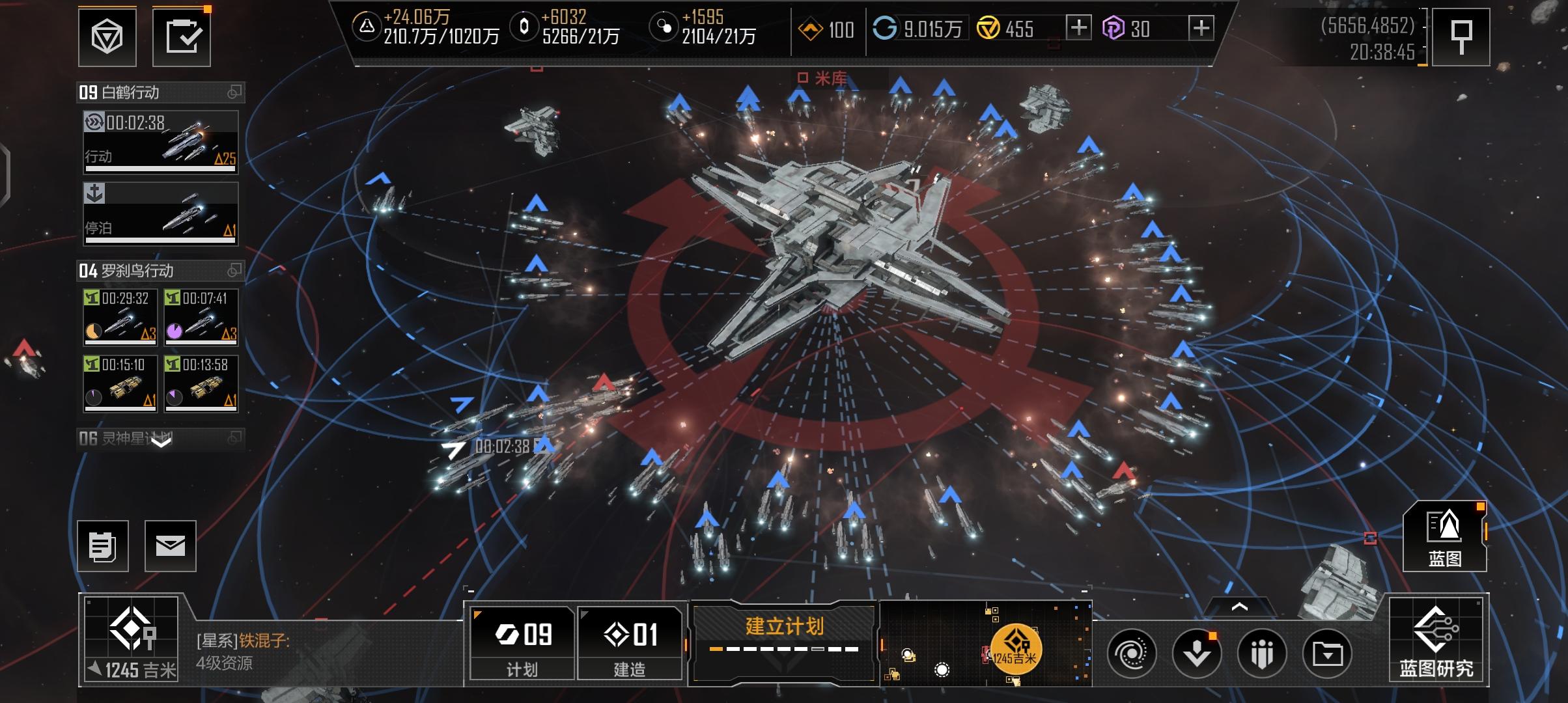Open the triangle faction emblem menu

(107, 38)
